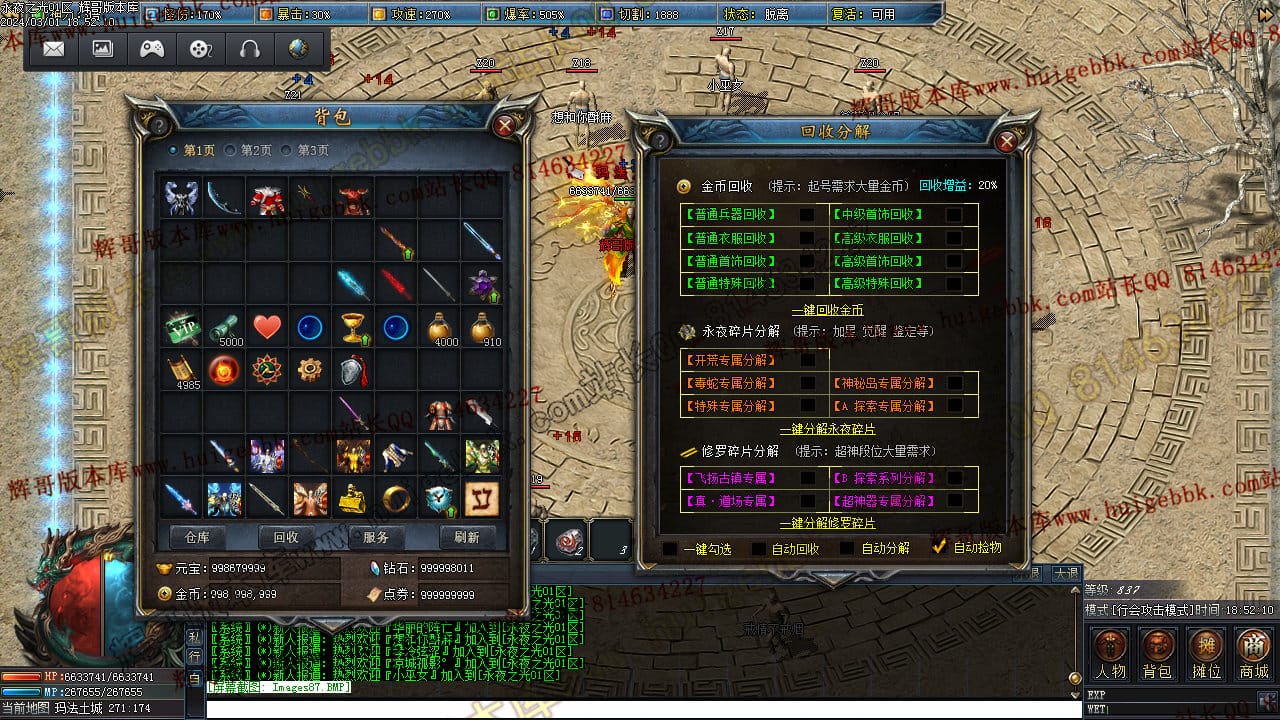Click the headphones icon in top toolbar

(249, 48)
